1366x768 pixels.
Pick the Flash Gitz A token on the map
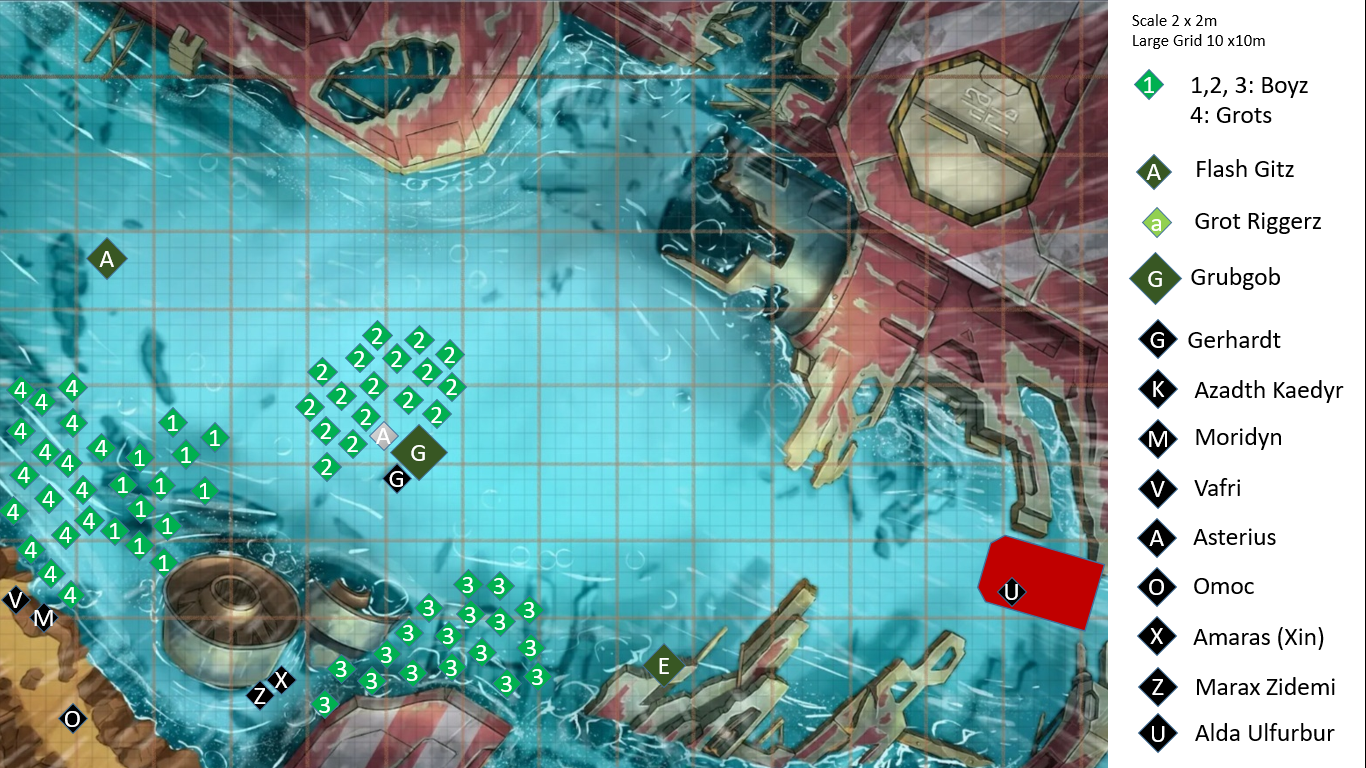tap(107, 260)
